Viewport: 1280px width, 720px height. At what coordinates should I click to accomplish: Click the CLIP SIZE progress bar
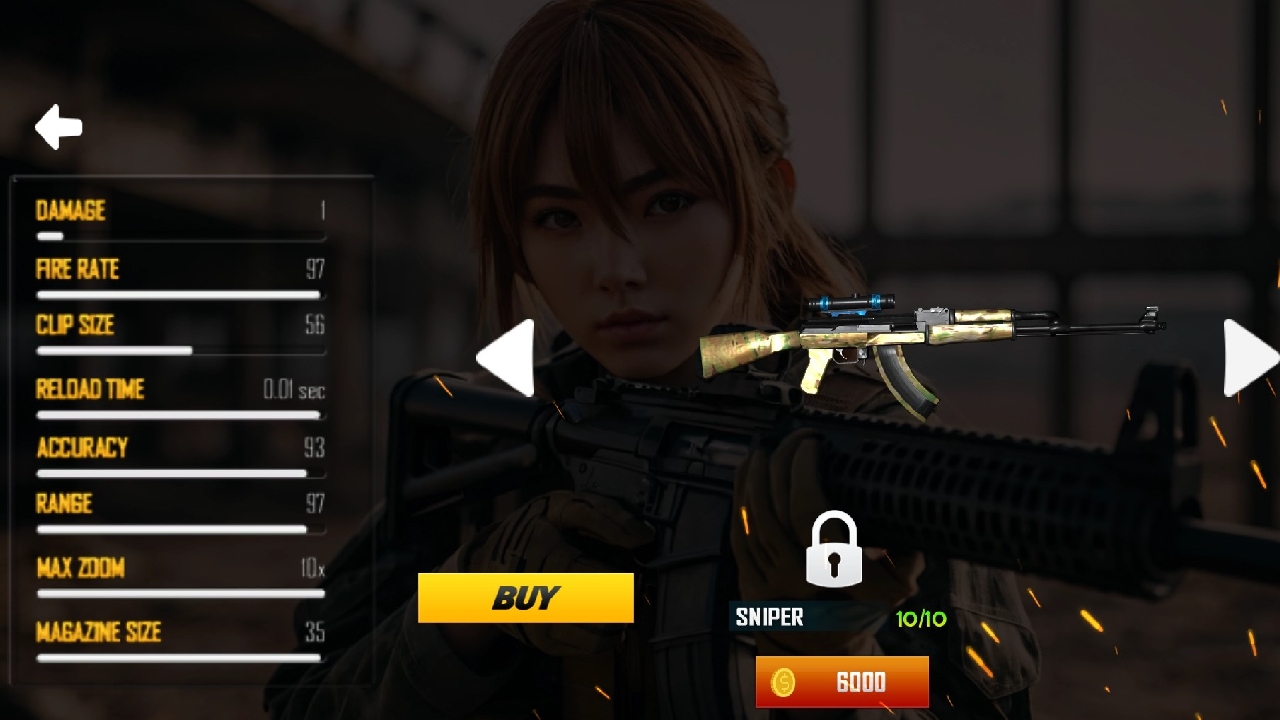point(178,351)
